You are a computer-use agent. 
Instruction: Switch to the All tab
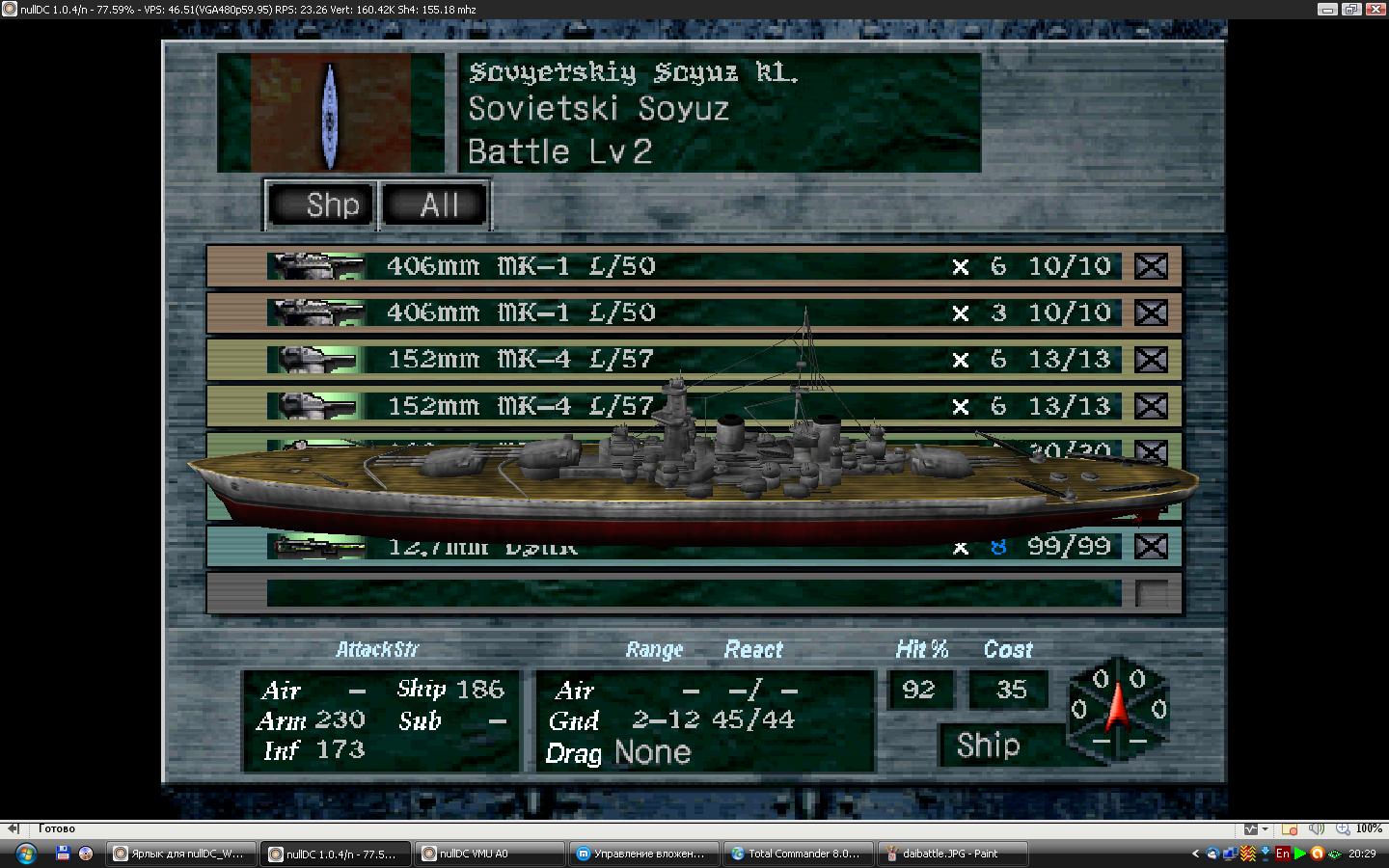click(436, 204)
